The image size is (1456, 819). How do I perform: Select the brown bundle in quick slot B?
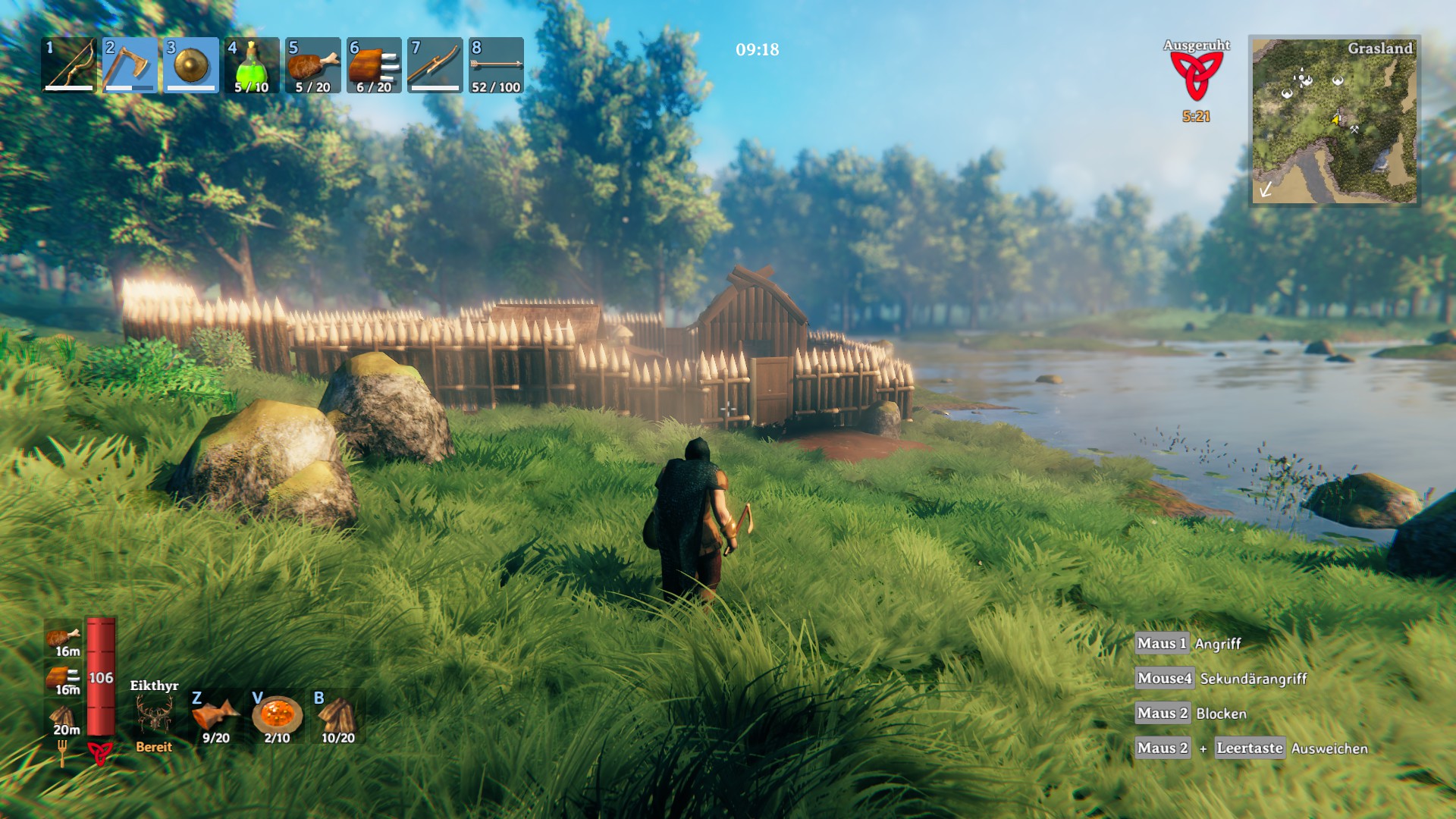coord(337,716)
